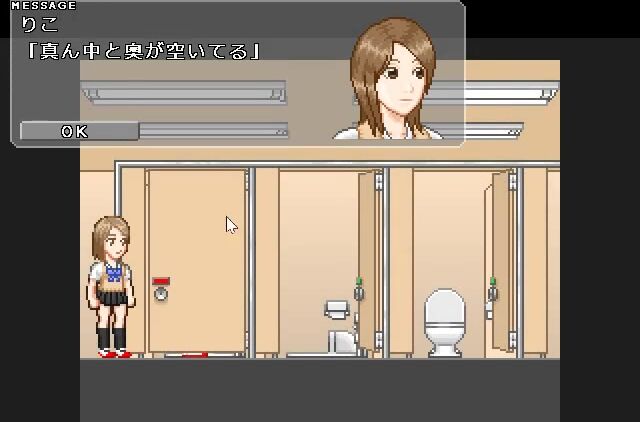Image resolution: width=640 pixels, height=422 pixels.
Task: Confirm the message with the OK button
Action: [77, 131]
